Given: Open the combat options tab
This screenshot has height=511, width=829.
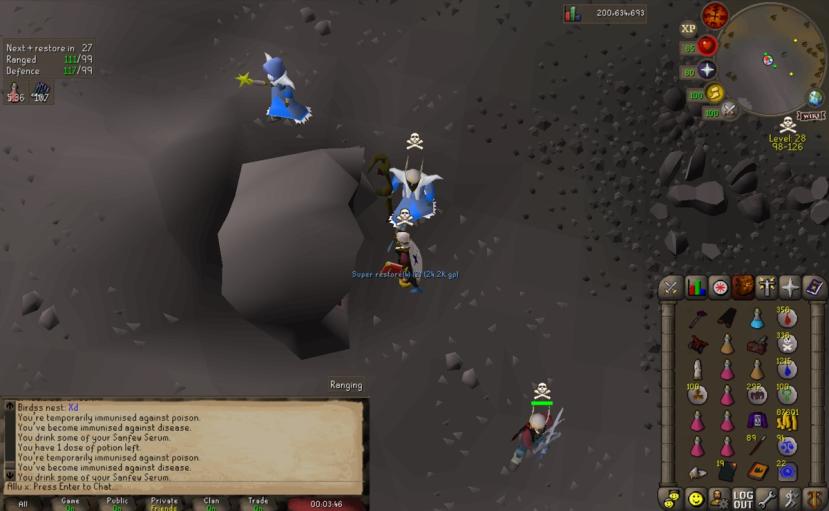Looking at the screenshot, I should [x=671, y=288].
